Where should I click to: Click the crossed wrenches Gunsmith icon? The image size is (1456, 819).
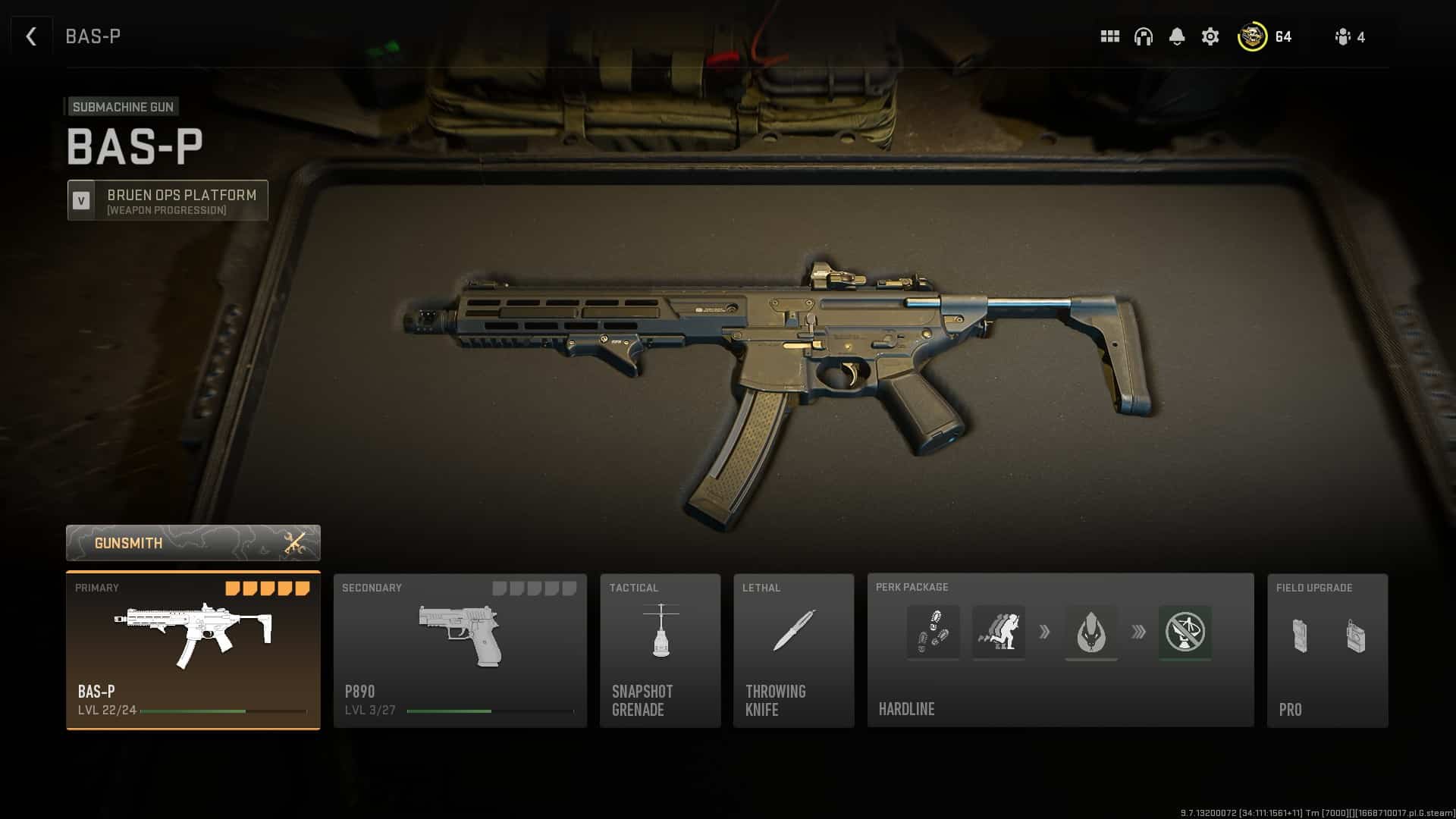click(x=293, y=542)
